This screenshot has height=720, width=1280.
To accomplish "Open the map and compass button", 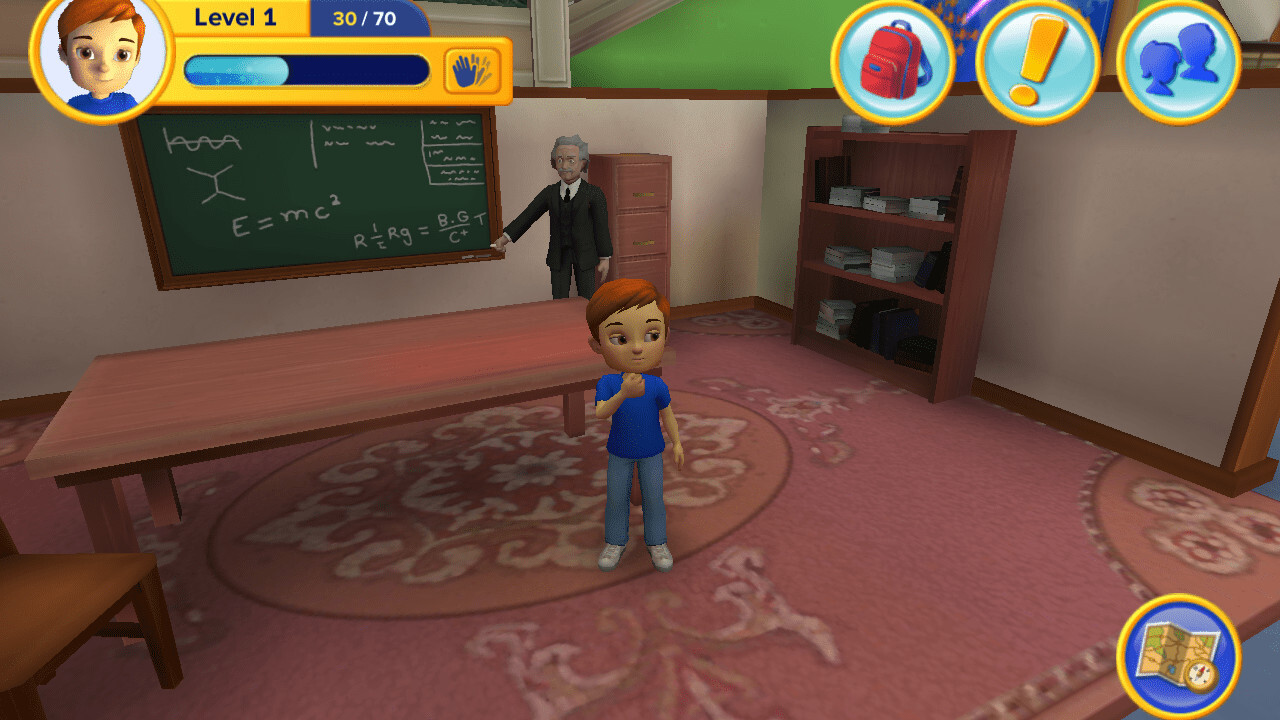I will click(x=1178, y=657).
